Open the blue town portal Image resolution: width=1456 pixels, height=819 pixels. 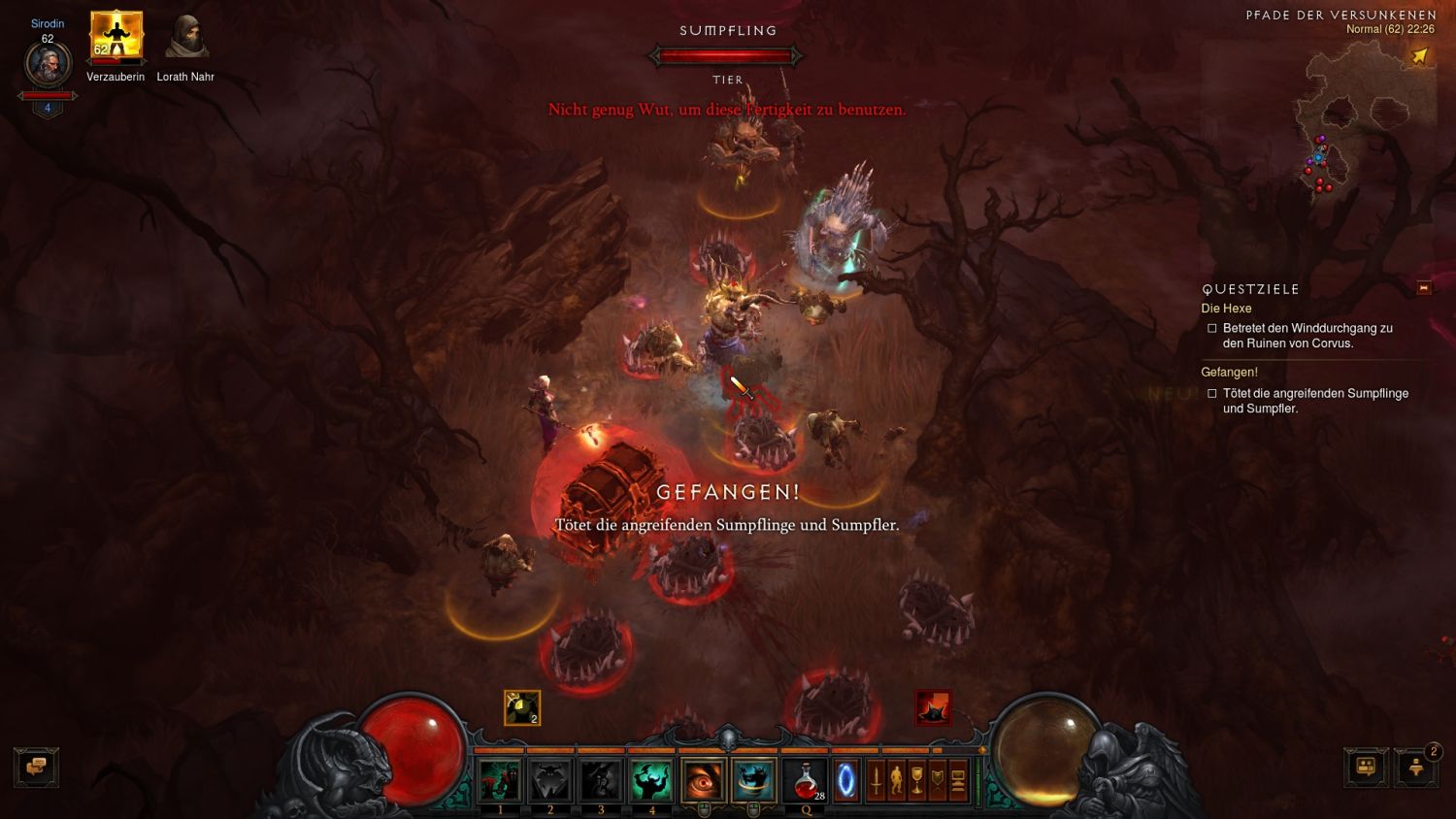coord(846,780)
